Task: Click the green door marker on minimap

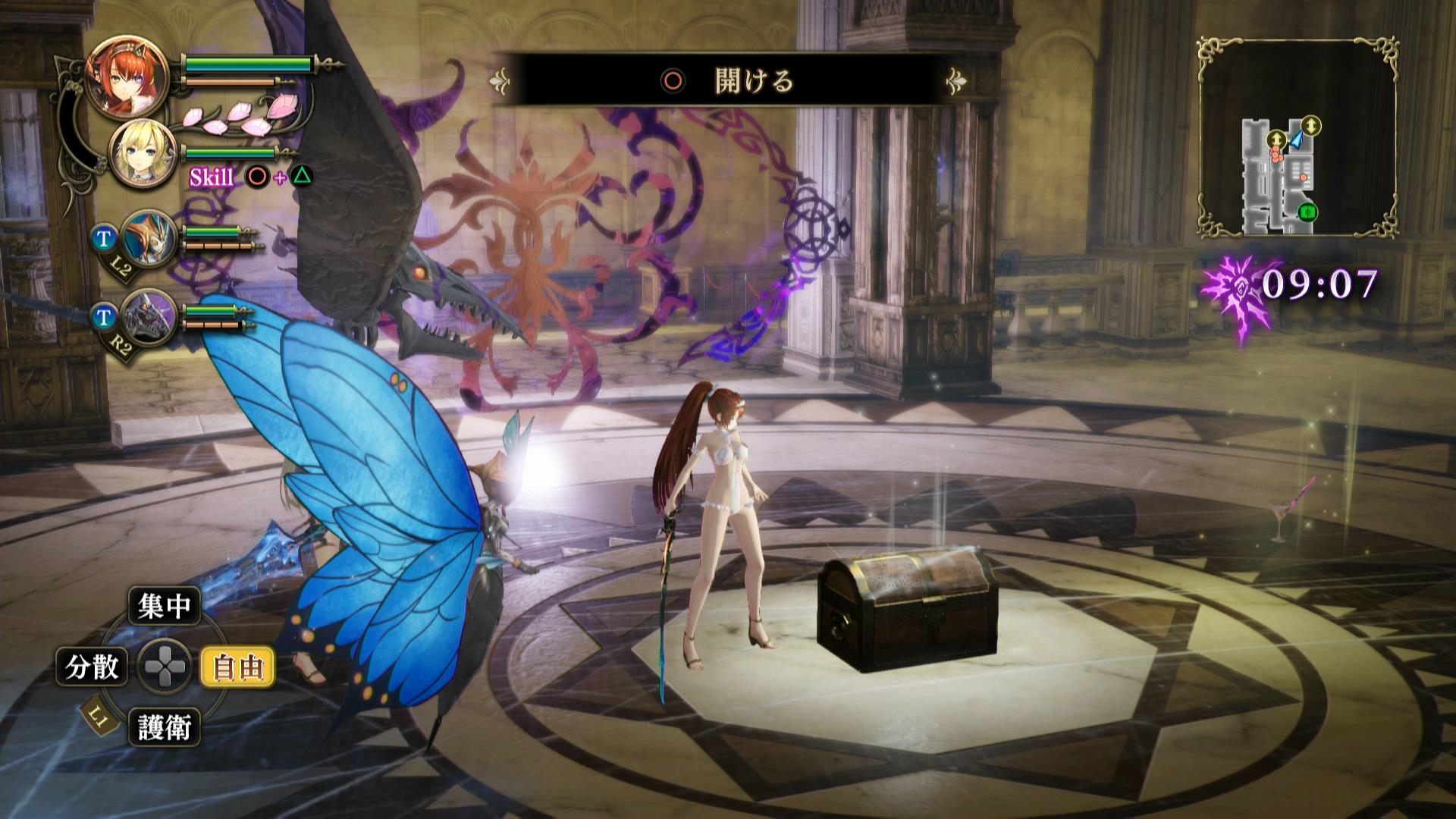Action: (1307, 212)
